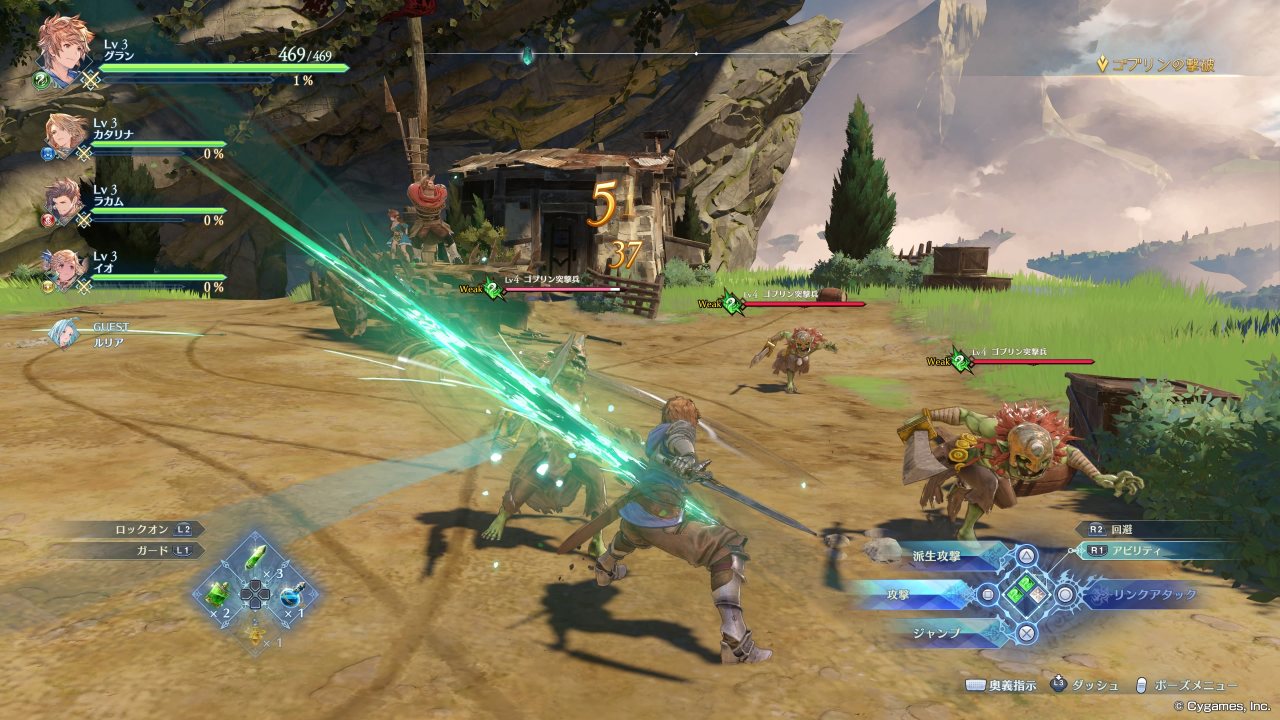The height and width of the screenshot is (720, 1280).
Task: Open the goblin defeat quest objective
Action: [1160, 65]
